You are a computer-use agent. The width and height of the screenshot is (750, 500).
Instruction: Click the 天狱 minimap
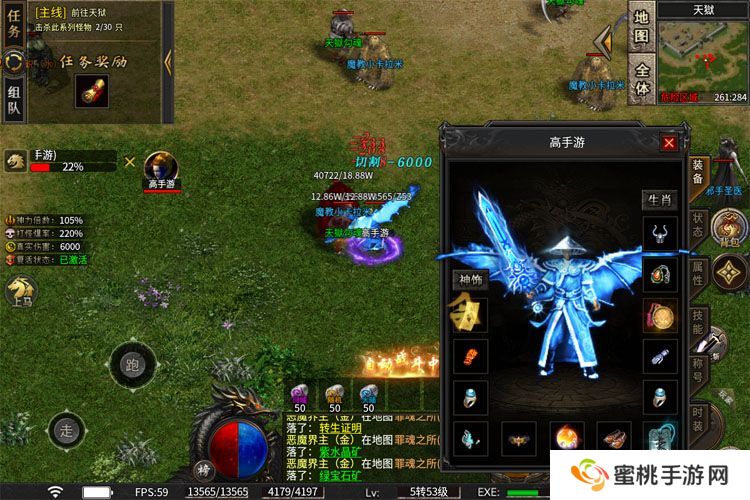(x=703, y=55)
